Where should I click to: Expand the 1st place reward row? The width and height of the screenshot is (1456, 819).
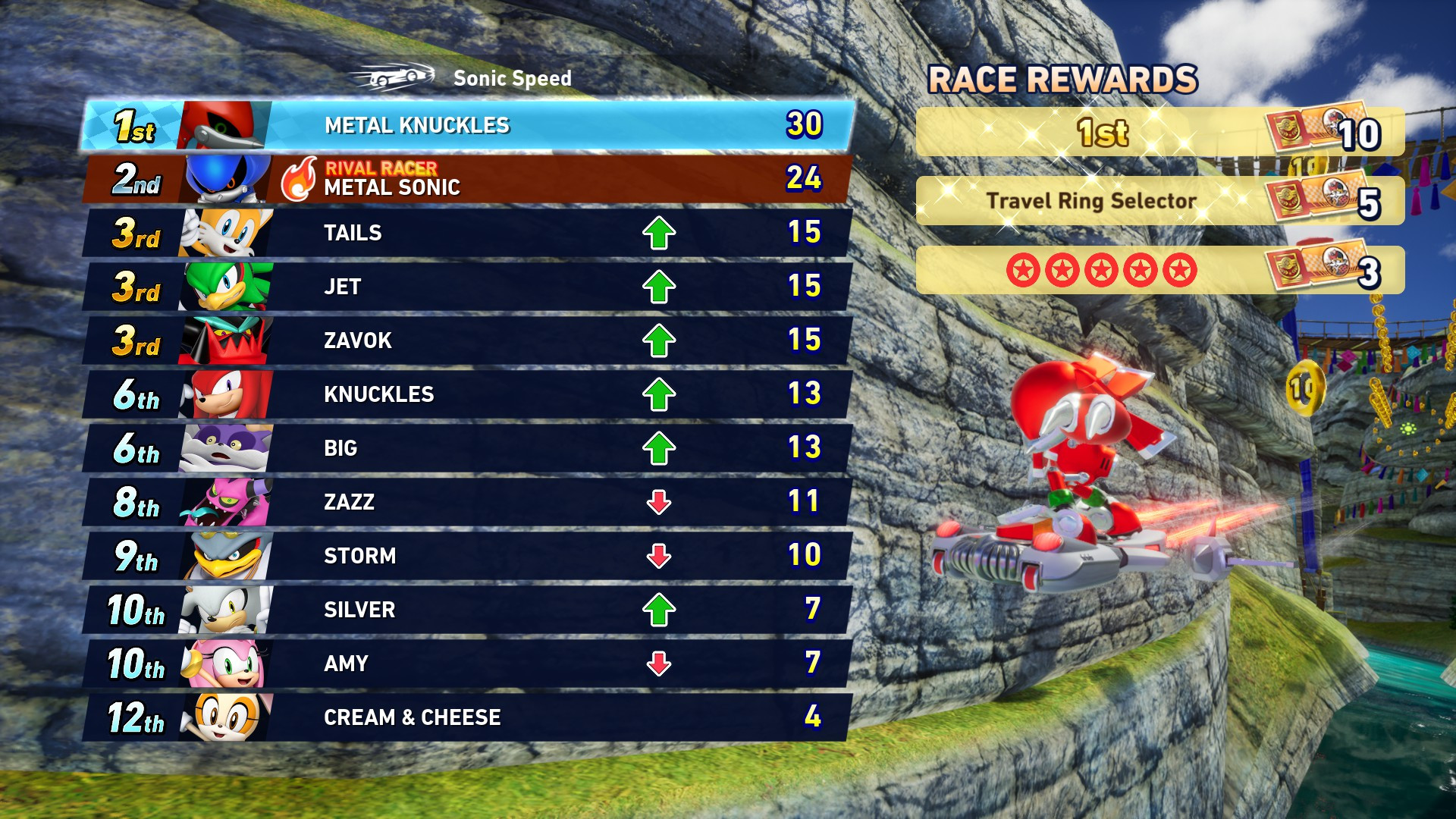(x=1100, y=133)
